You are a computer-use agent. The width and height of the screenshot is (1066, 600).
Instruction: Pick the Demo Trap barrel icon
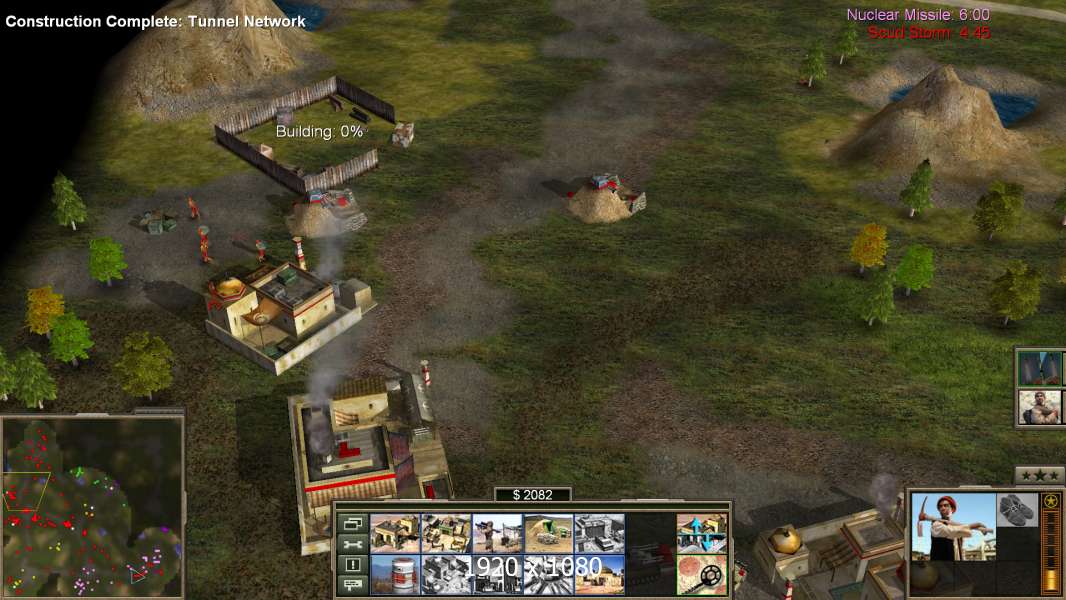point(395,575)
